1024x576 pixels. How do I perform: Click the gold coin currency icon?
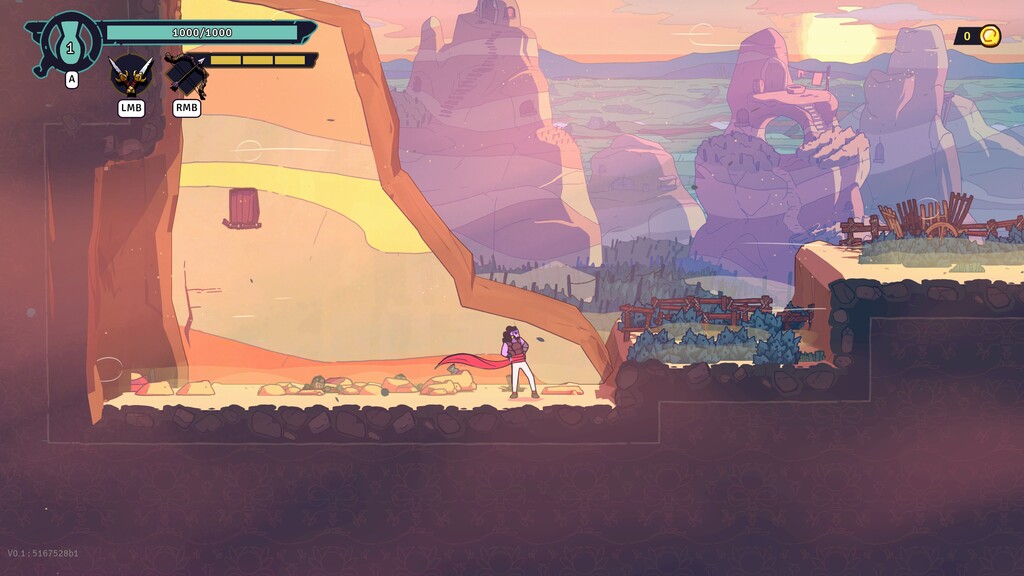click(x=989, y=37)
